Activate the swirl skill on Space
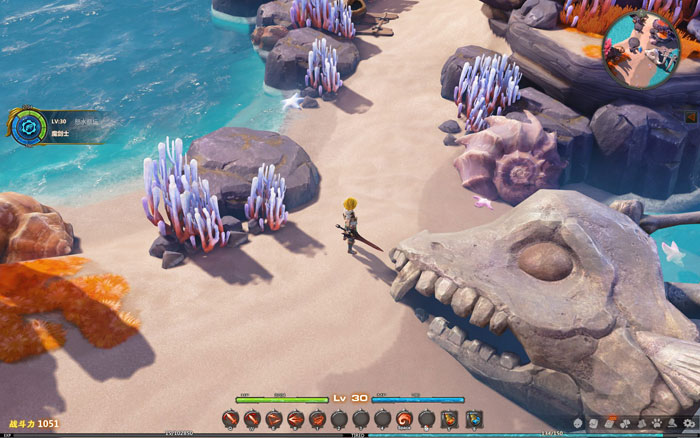Screen dimensions: 700x438 point(404,419)
